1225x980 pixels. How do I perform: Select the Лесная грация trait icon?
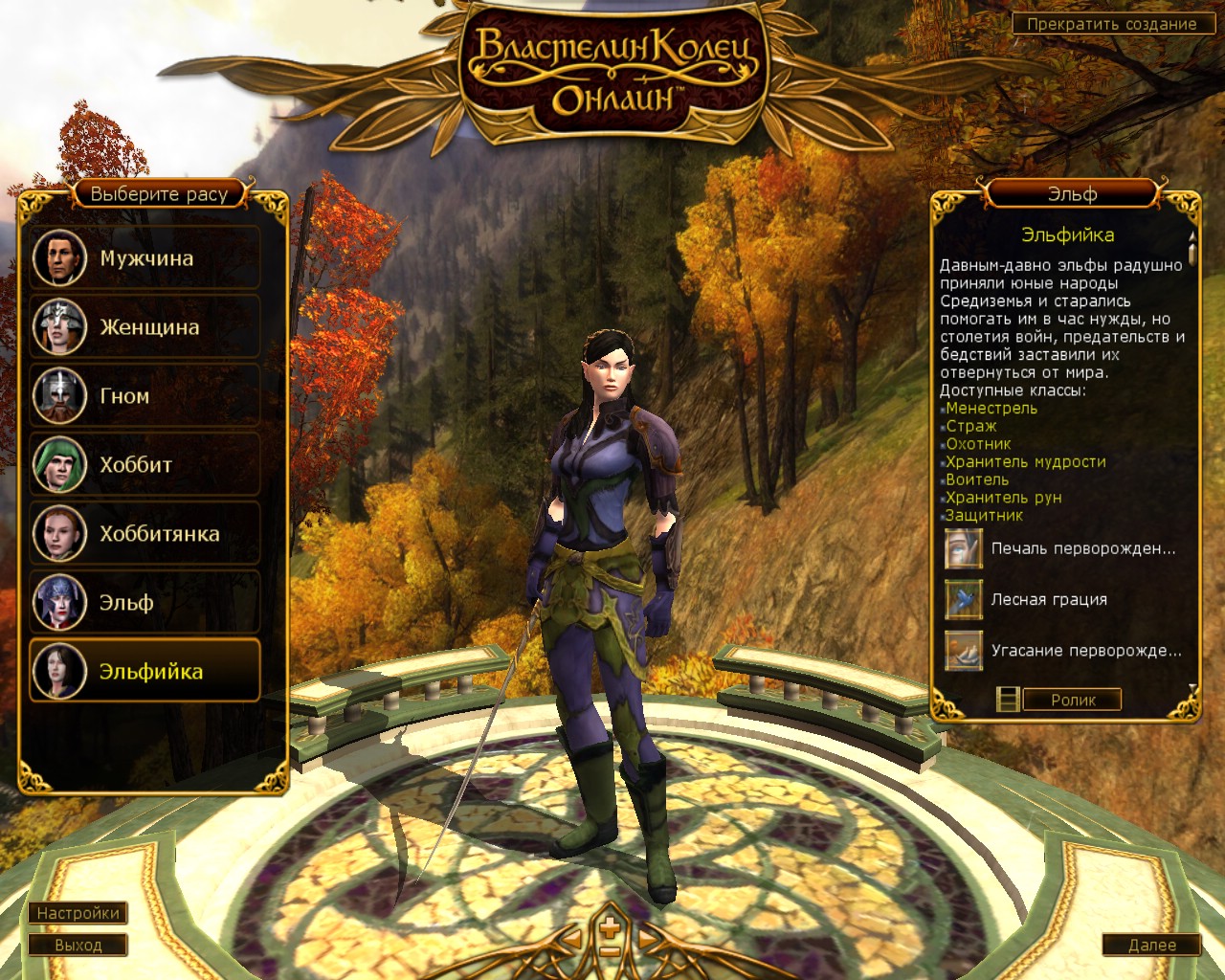point(963,599)
